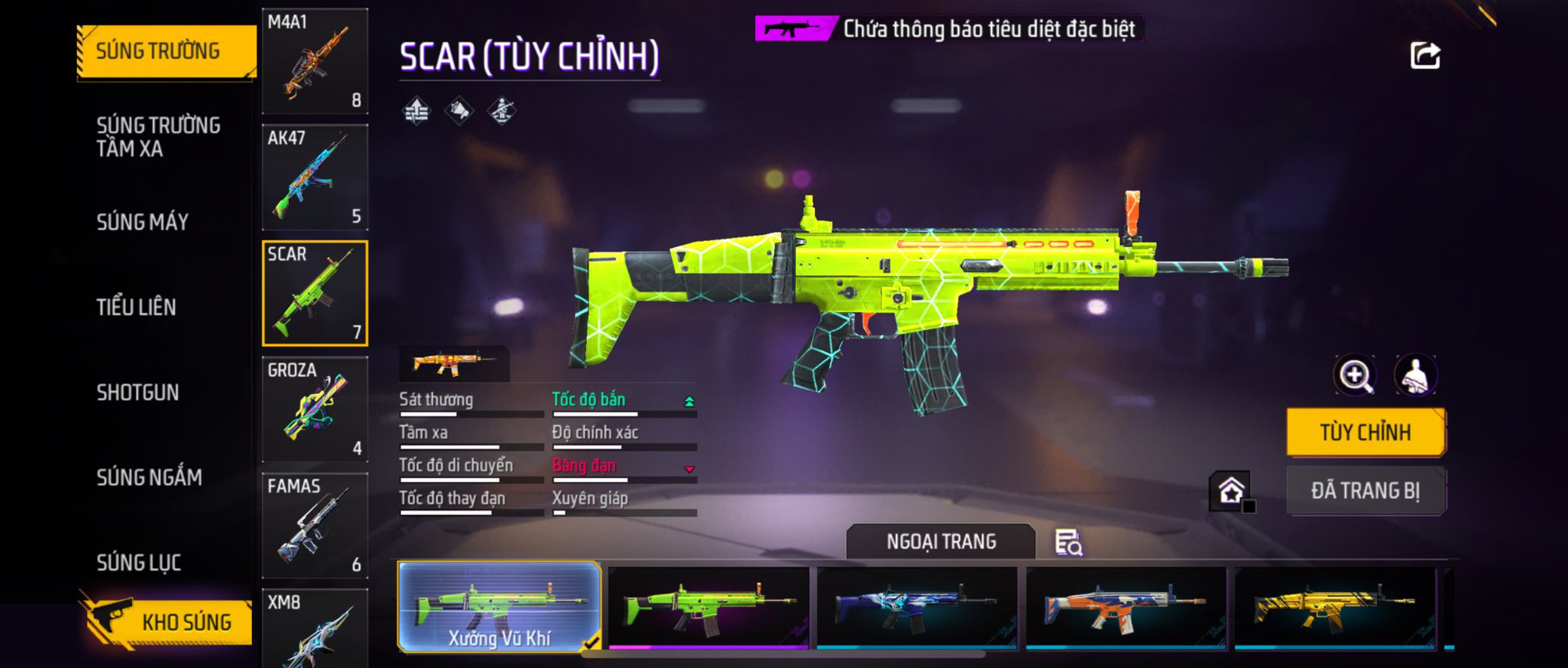Preview weapon on character icon
1568x668 pixels.
point(1415,375)
